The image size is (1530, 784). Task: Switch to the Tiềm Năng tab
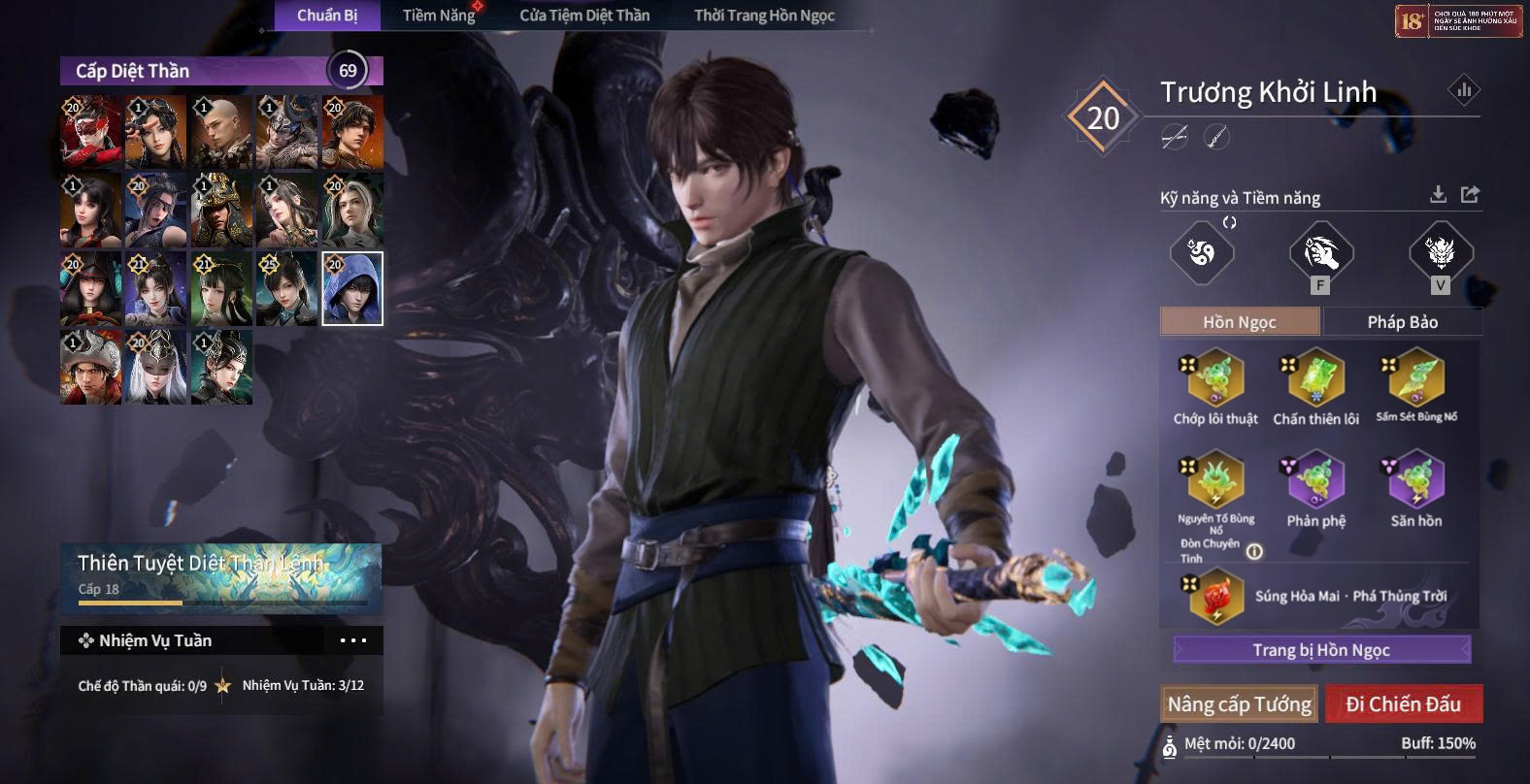pyautogui.click(x=439, y=16)
